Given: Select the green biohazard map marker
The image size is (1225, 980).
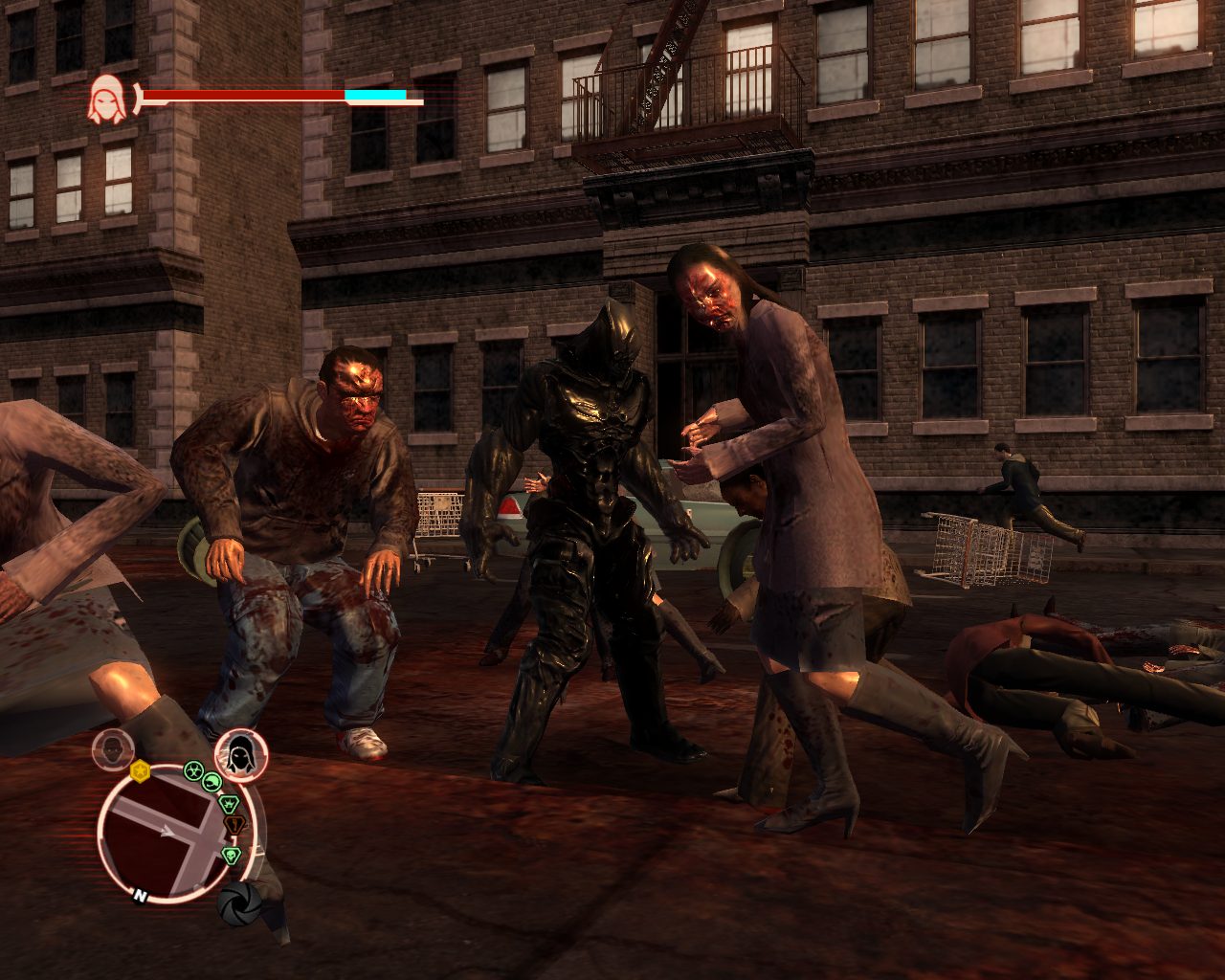Looking at the screenshot, I should click(192, 769).
